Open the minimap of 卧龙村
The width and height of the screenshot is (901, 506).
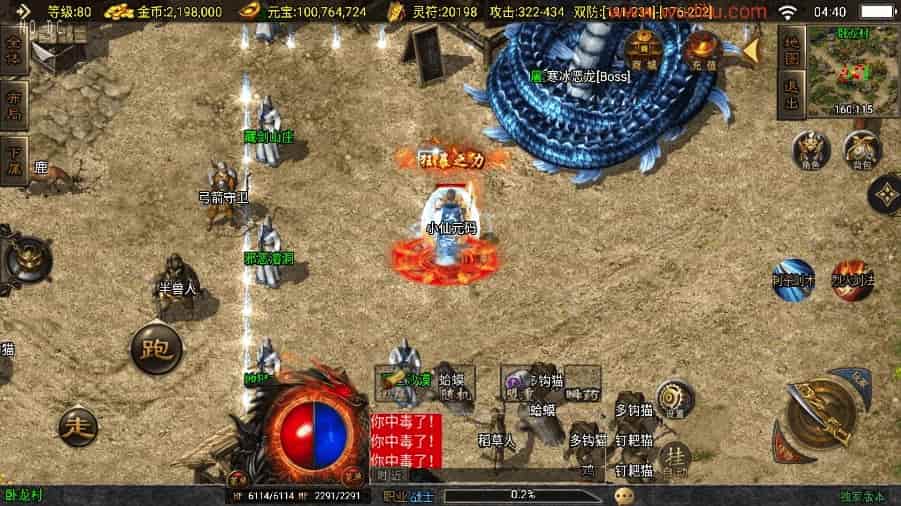(851, 68)
